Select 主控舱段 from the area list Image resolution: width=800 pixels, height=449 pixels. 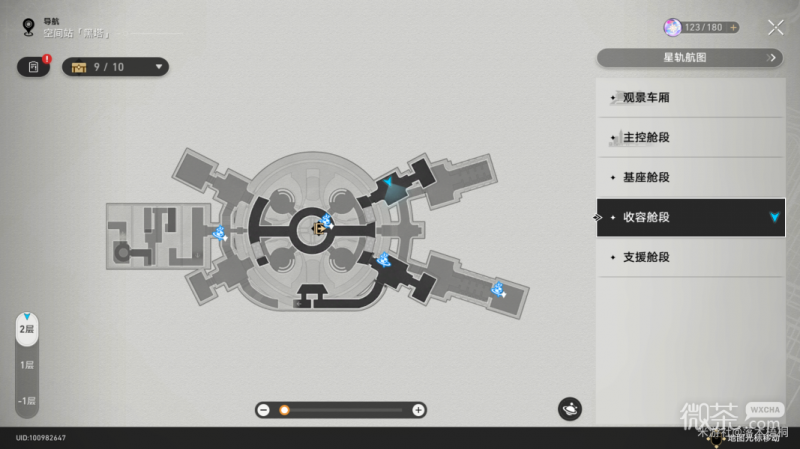click(x=690, y=137)
